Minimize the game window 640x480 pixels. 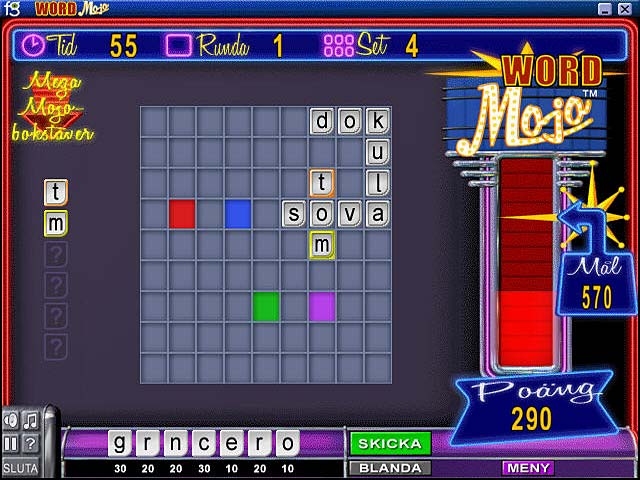coord(605,9)
